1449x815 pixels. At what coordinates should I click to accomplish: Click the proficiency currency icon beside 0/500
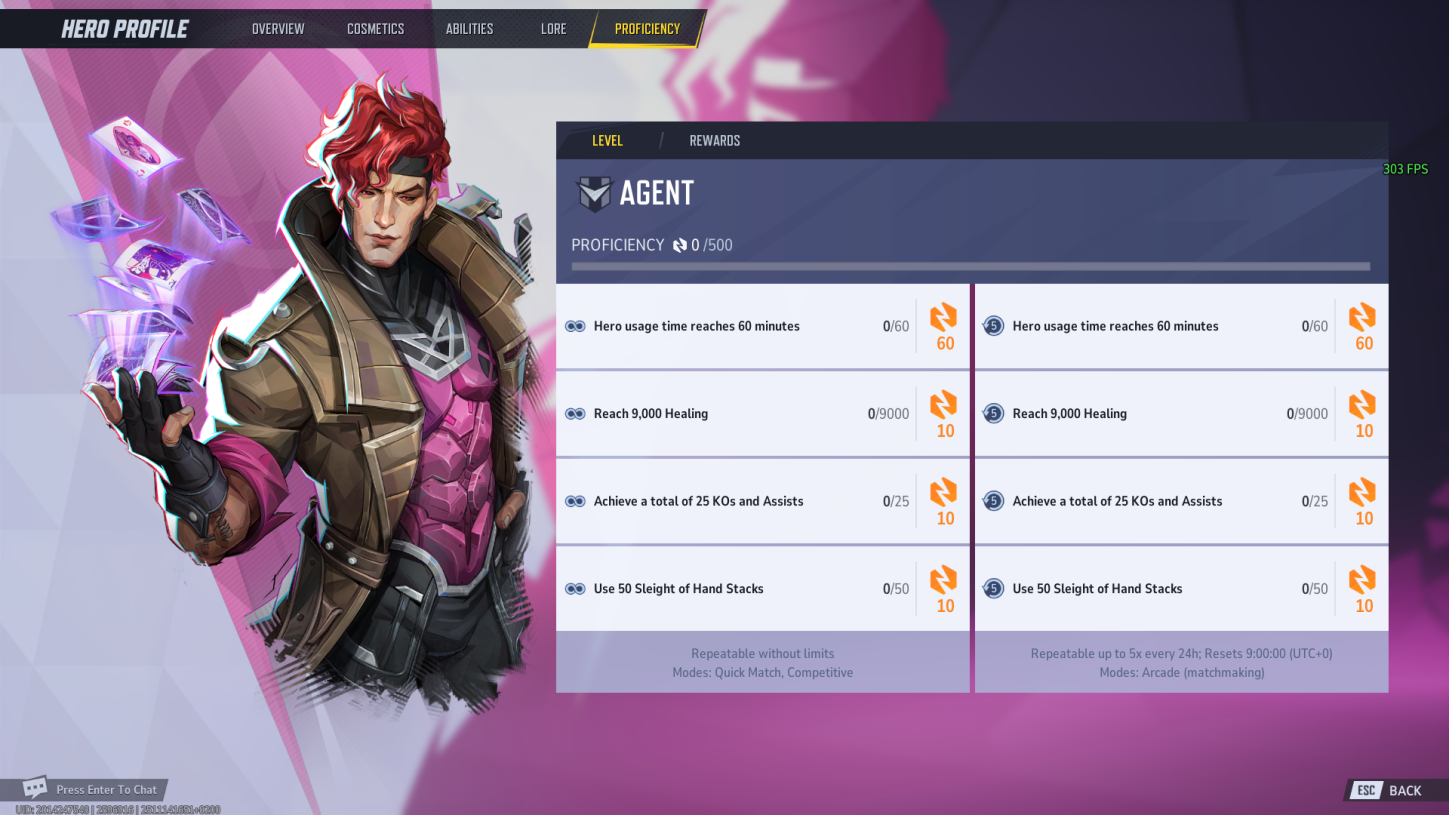(682, 244)
